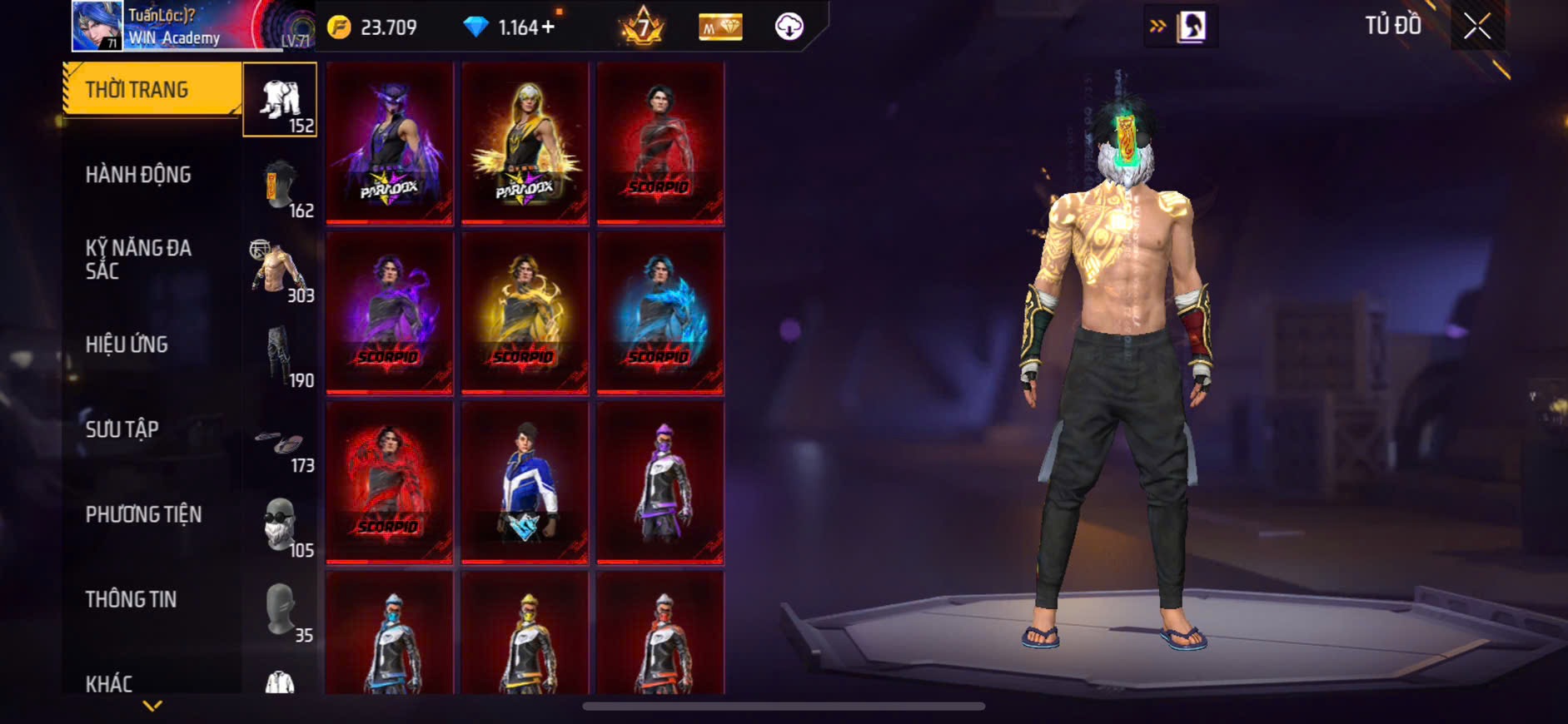The image size is (1568, 724).
Task: Choose the purple Paradox outfit bundle
Action: click(x=389, y=142)
